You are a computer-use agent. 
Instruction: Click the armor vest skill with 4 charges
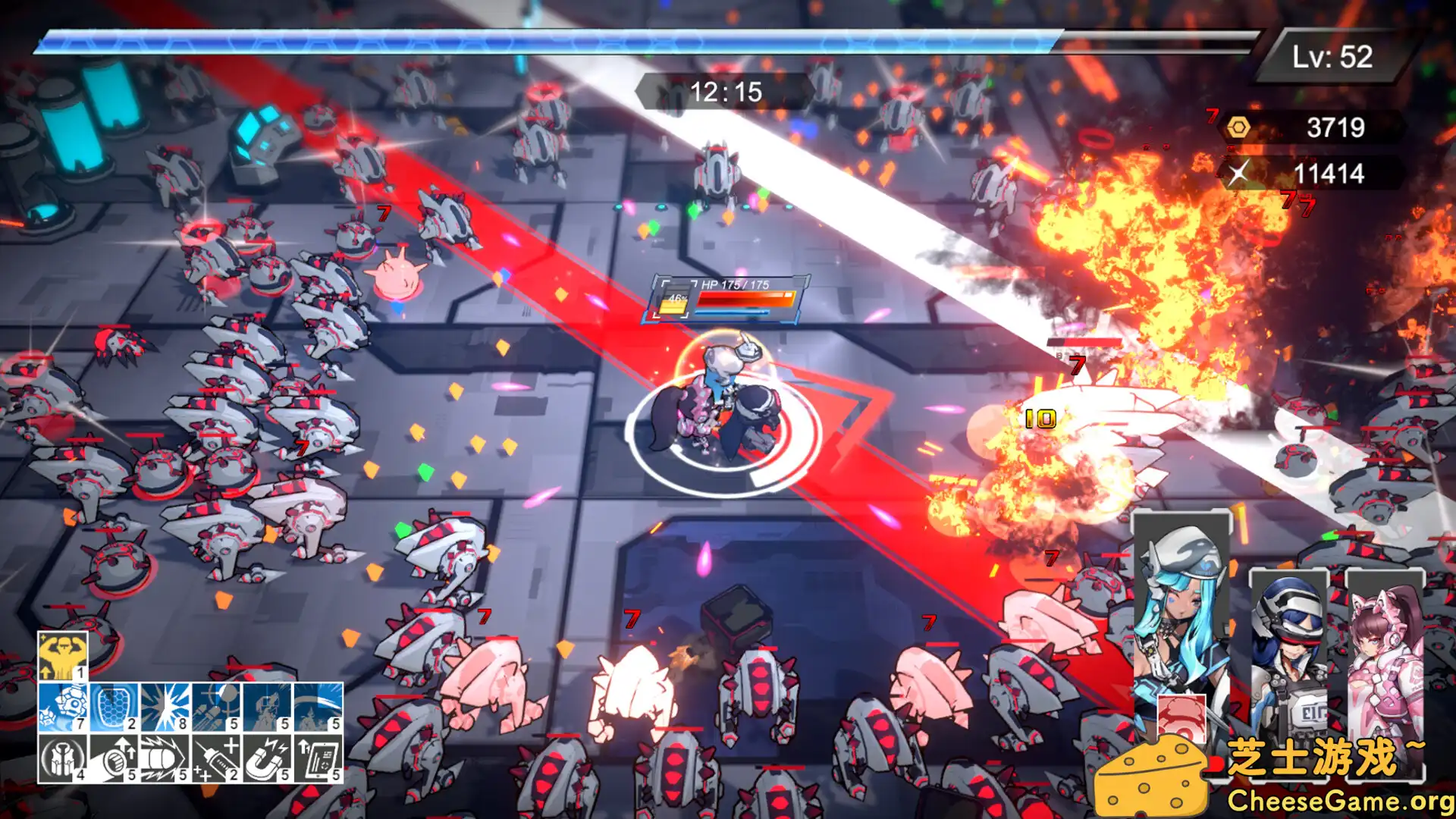pos(63,758)
